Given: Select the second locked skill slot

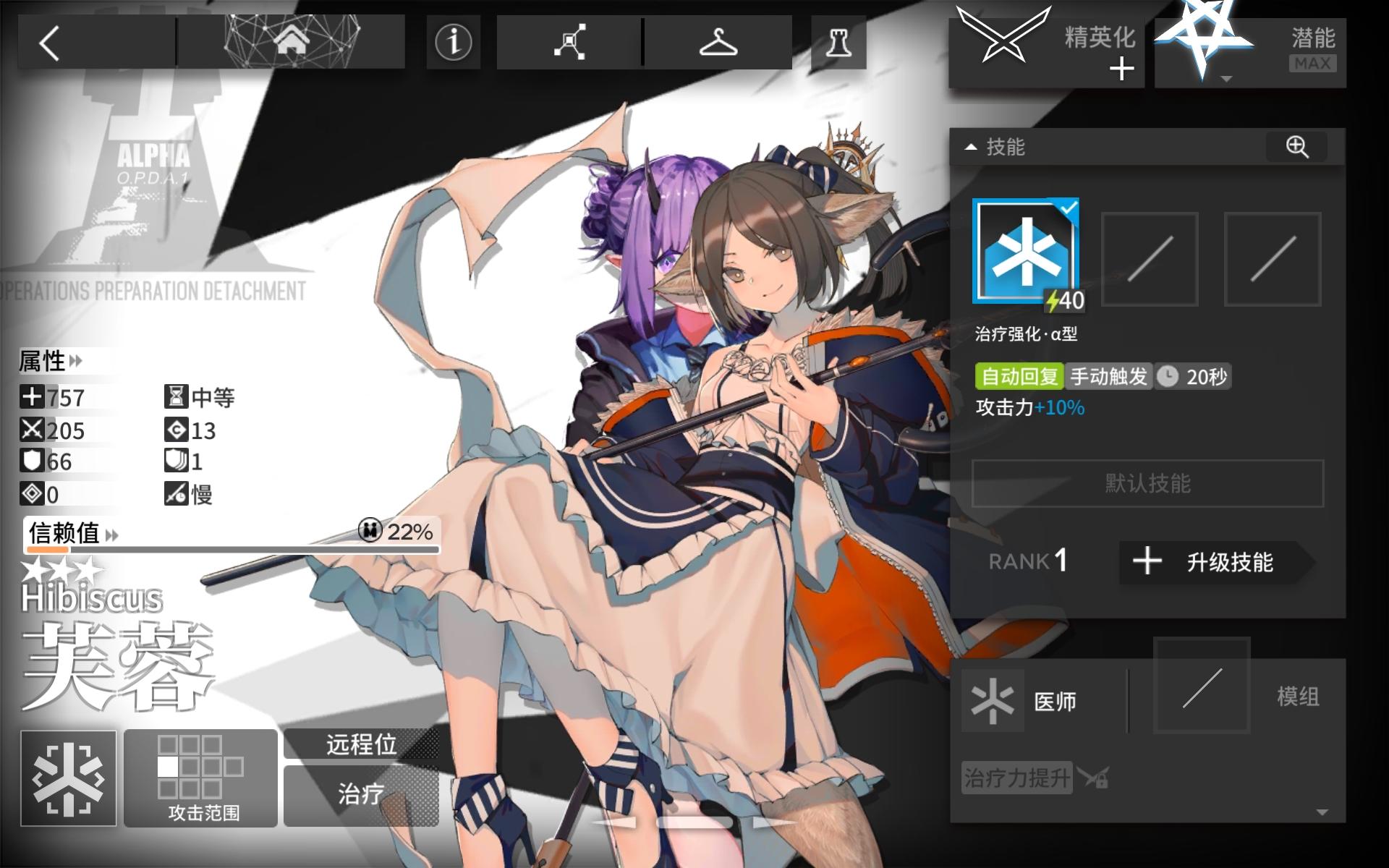Looking at the screenshot, I should (1149, 257).
